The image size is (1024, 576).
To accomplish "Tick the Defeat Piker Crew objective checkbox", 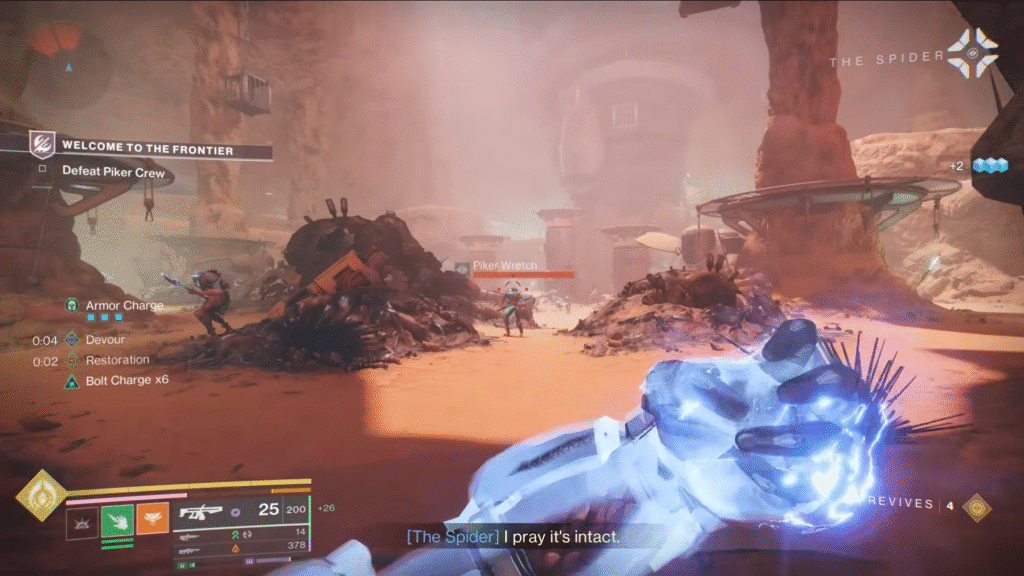I will tap(42, 170).
